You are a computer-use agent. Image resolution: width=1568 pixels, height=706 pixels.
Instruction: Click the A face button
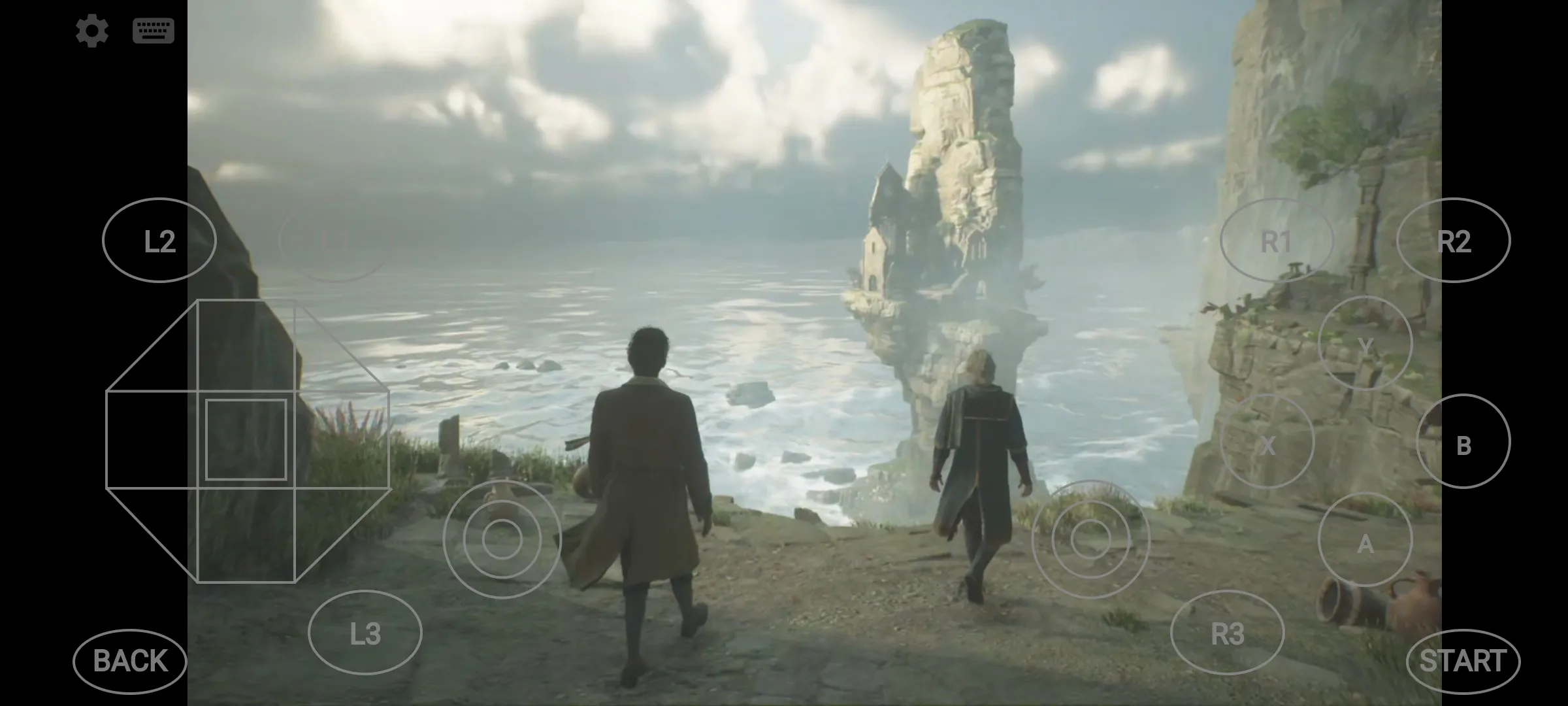click(x=1365, y=540)
